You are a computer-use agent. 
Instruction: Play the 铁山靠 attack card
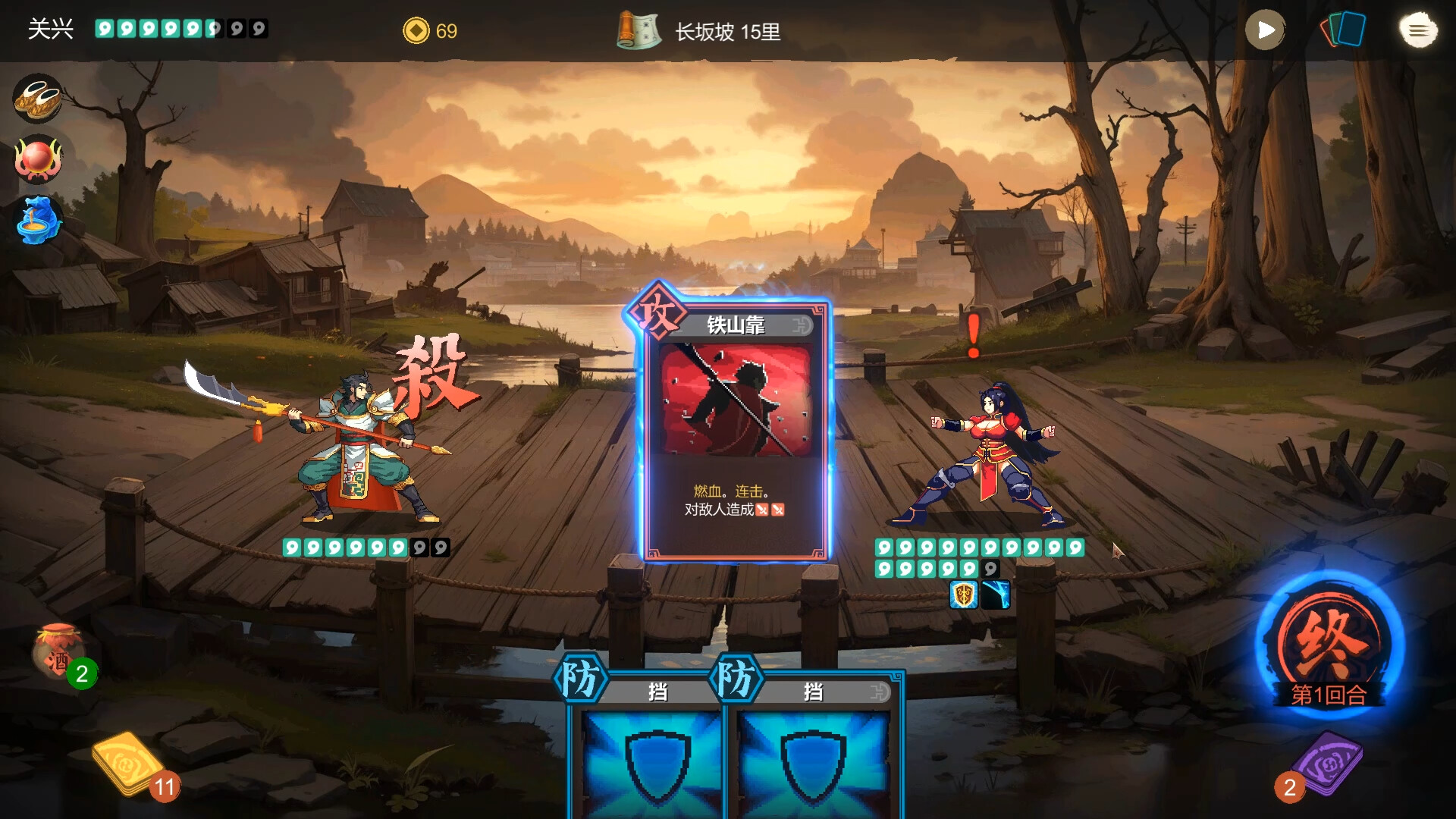pos(732,428)
